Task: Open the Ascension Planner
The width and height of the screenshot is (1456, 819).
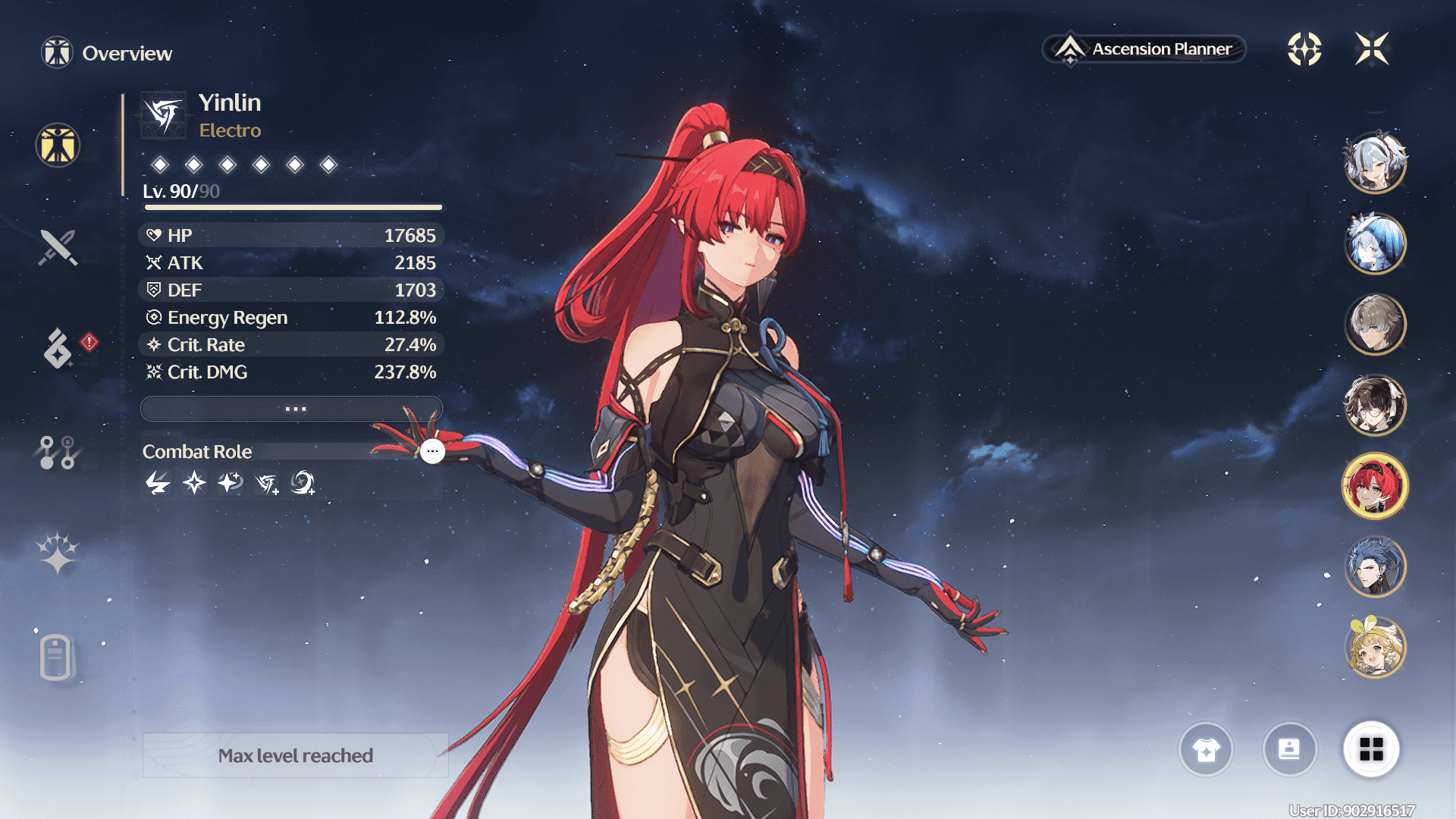Action: tap(1144, 49)
